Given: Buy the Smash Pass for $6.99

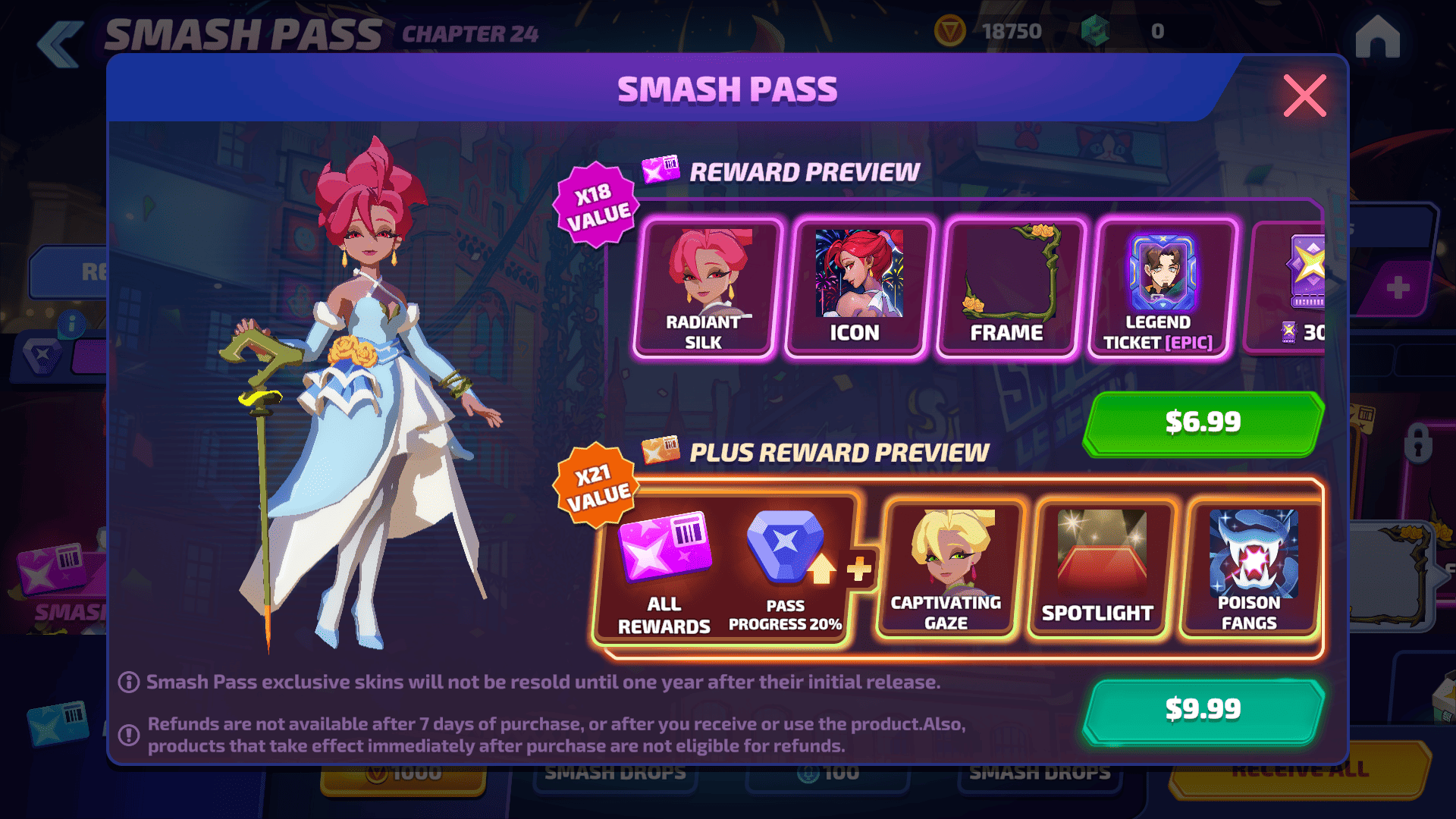Looking at the screenshot, I should pyautogui.click(x=1203, y=422).
